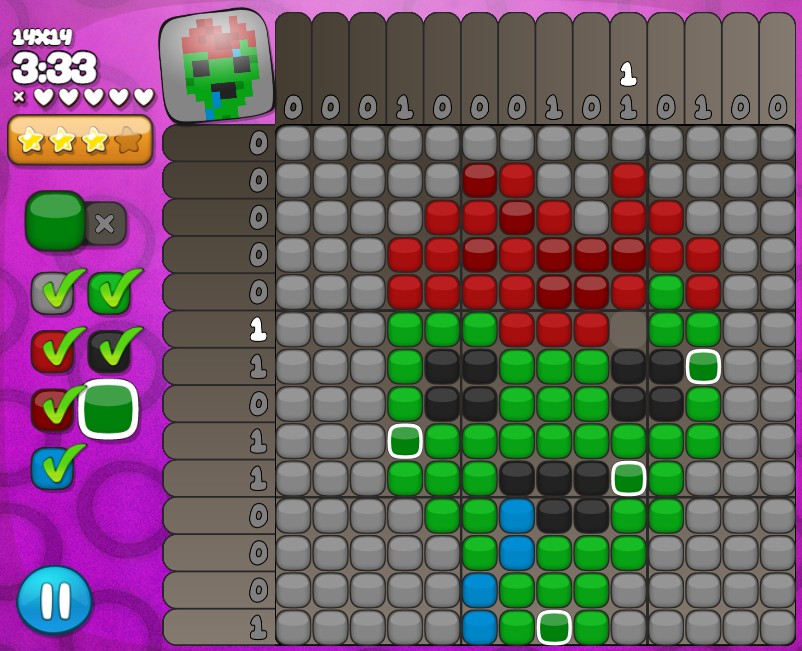Select the gray color swatch
The height and width of the screenshot is (651, 802).
(51, 292)
